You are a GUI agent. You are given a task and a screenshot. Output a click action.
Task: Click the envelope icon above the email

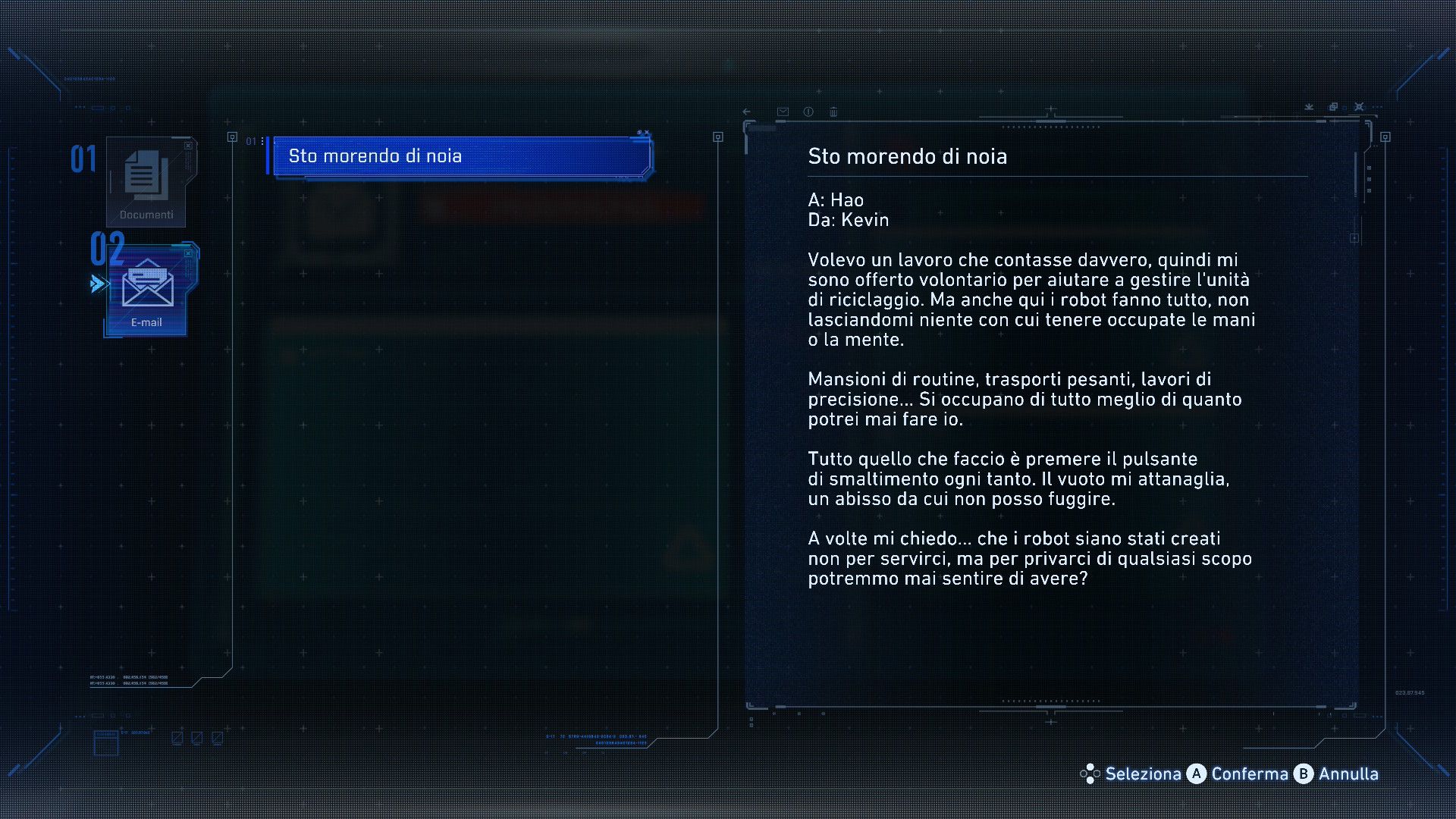coord(783,111)
